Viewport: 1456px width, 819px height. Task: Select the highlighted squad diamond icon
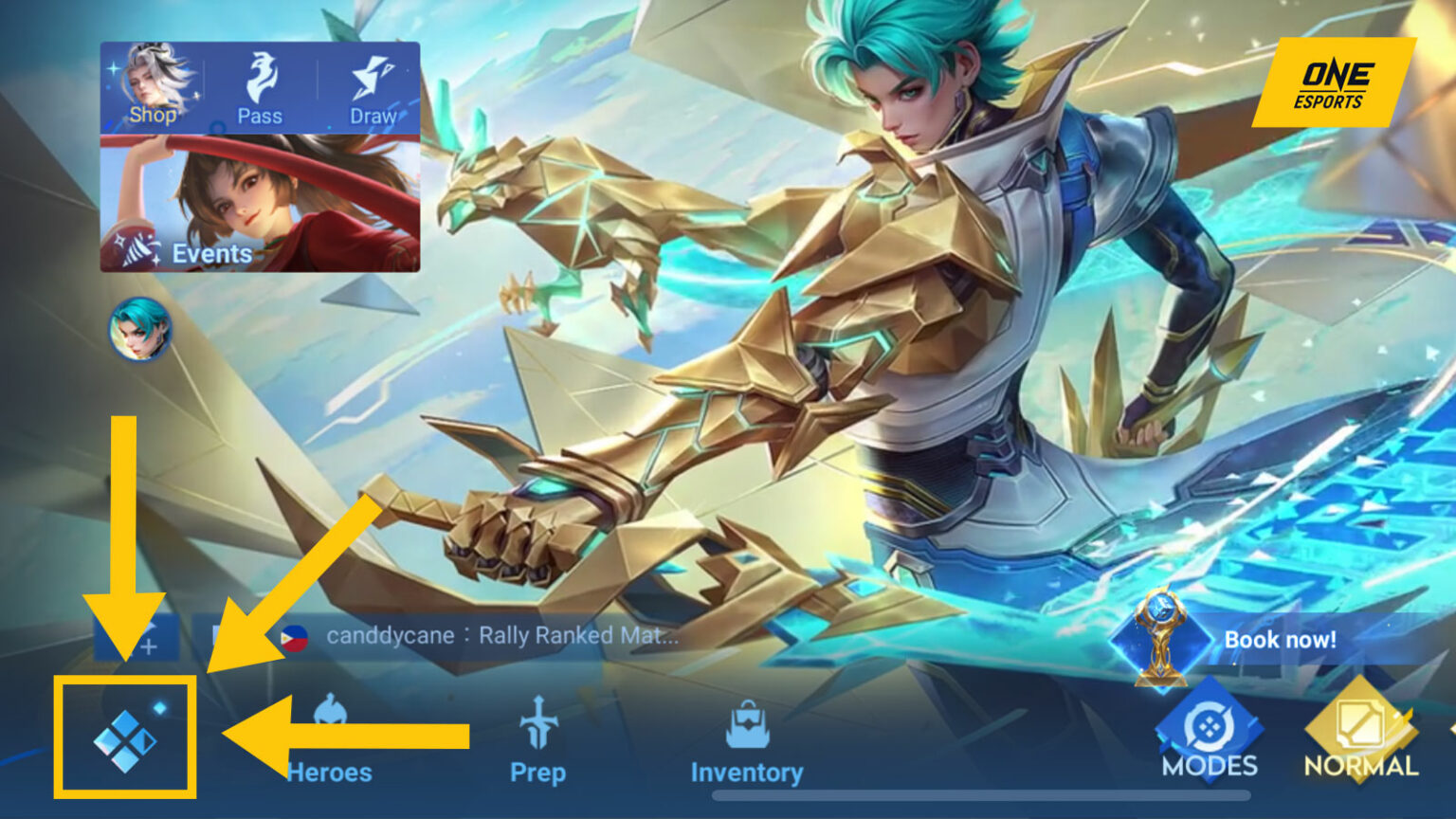(125, 739)
